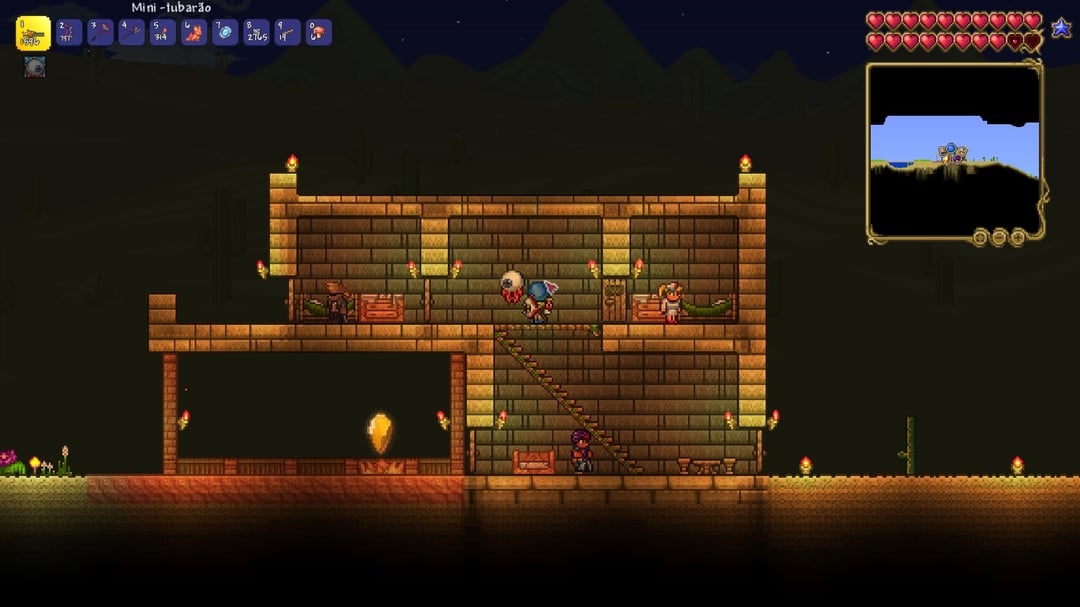Click the minimap display
Screen dimensions: 1080x607
954,150
